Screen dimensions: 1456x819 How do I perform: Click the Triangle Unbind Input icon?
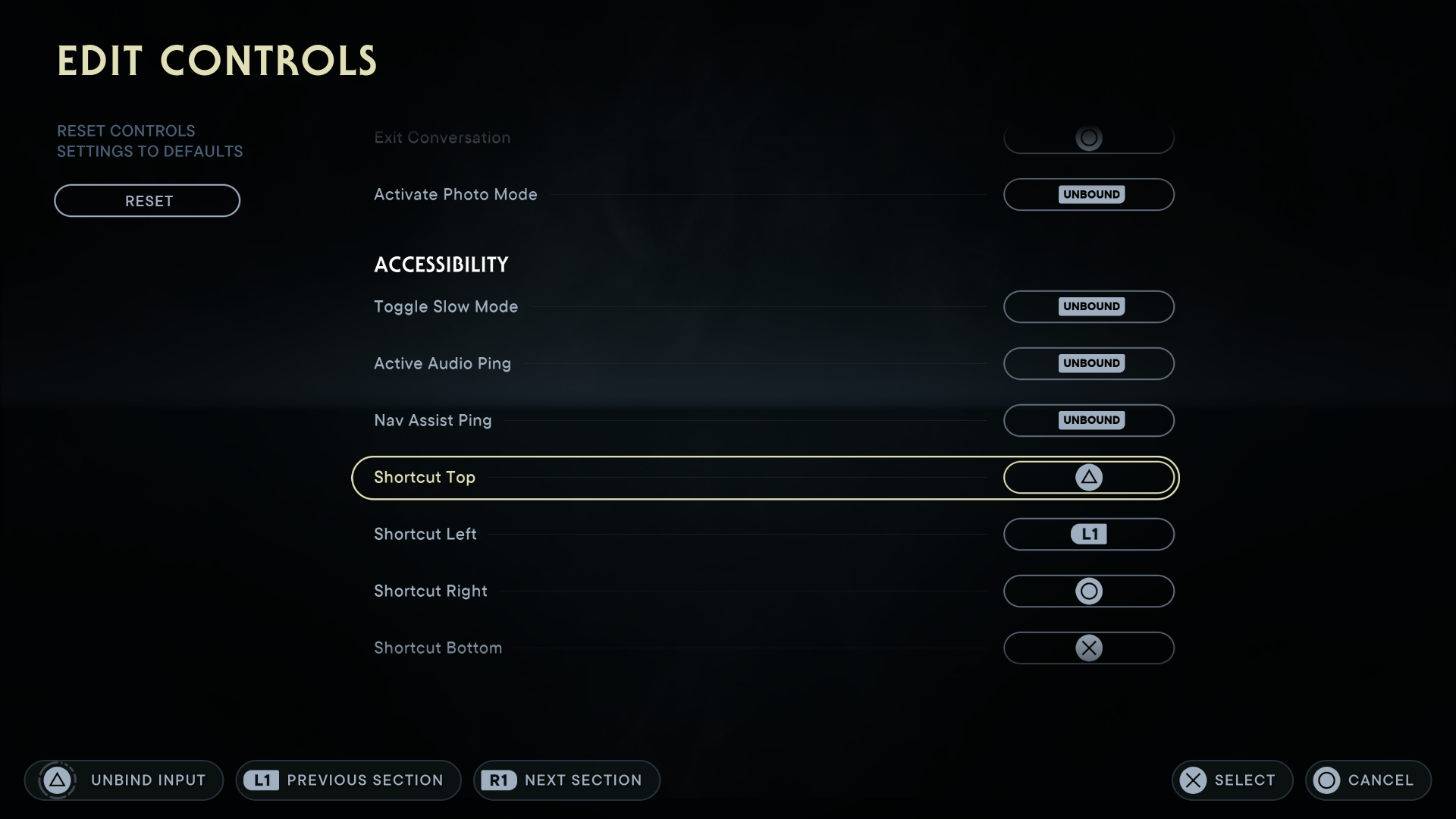pos(58,780)
